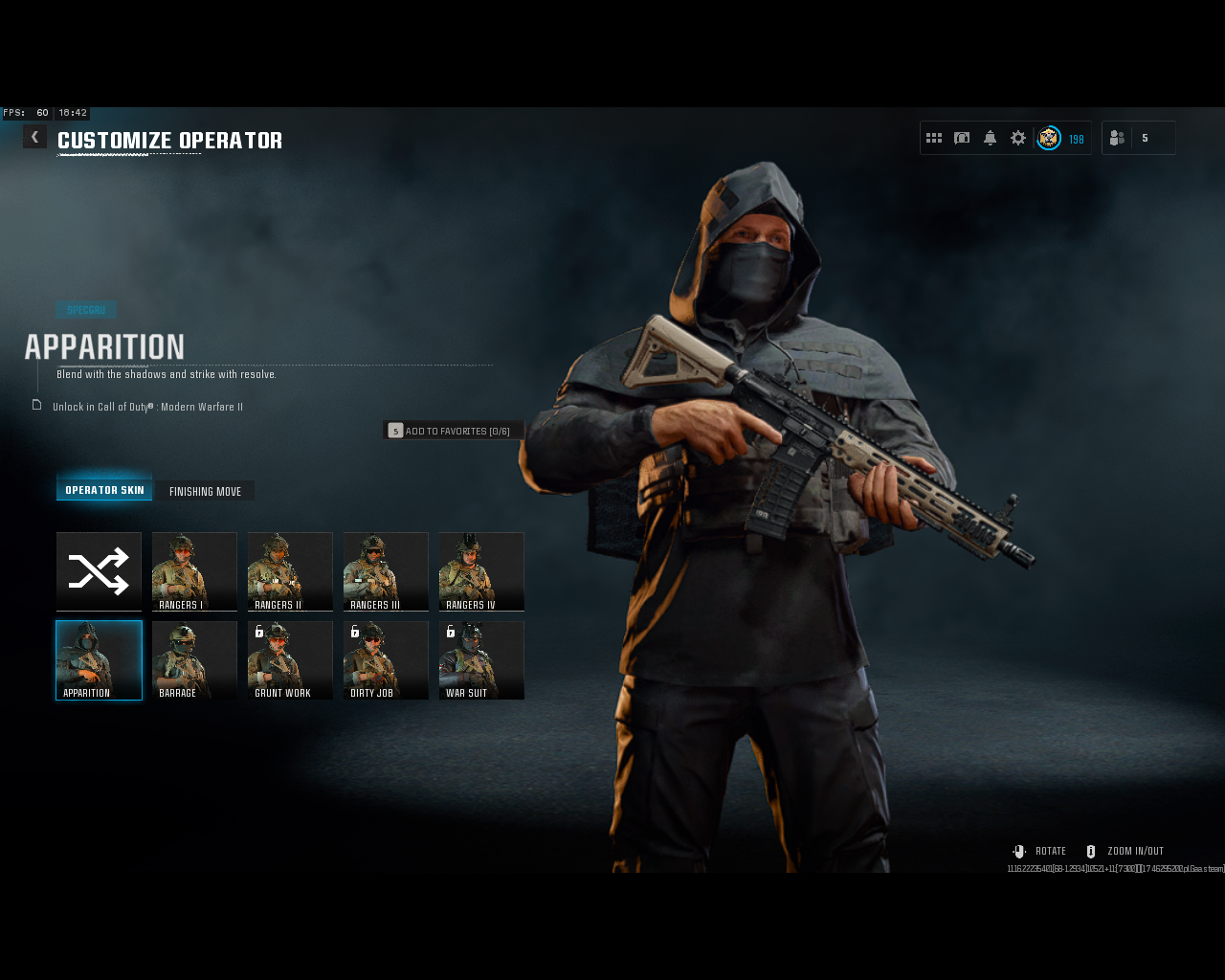The image size is (1225, 980).
Task: Switch to the Finishing Move tab
Action: click(x=205, y=491)
